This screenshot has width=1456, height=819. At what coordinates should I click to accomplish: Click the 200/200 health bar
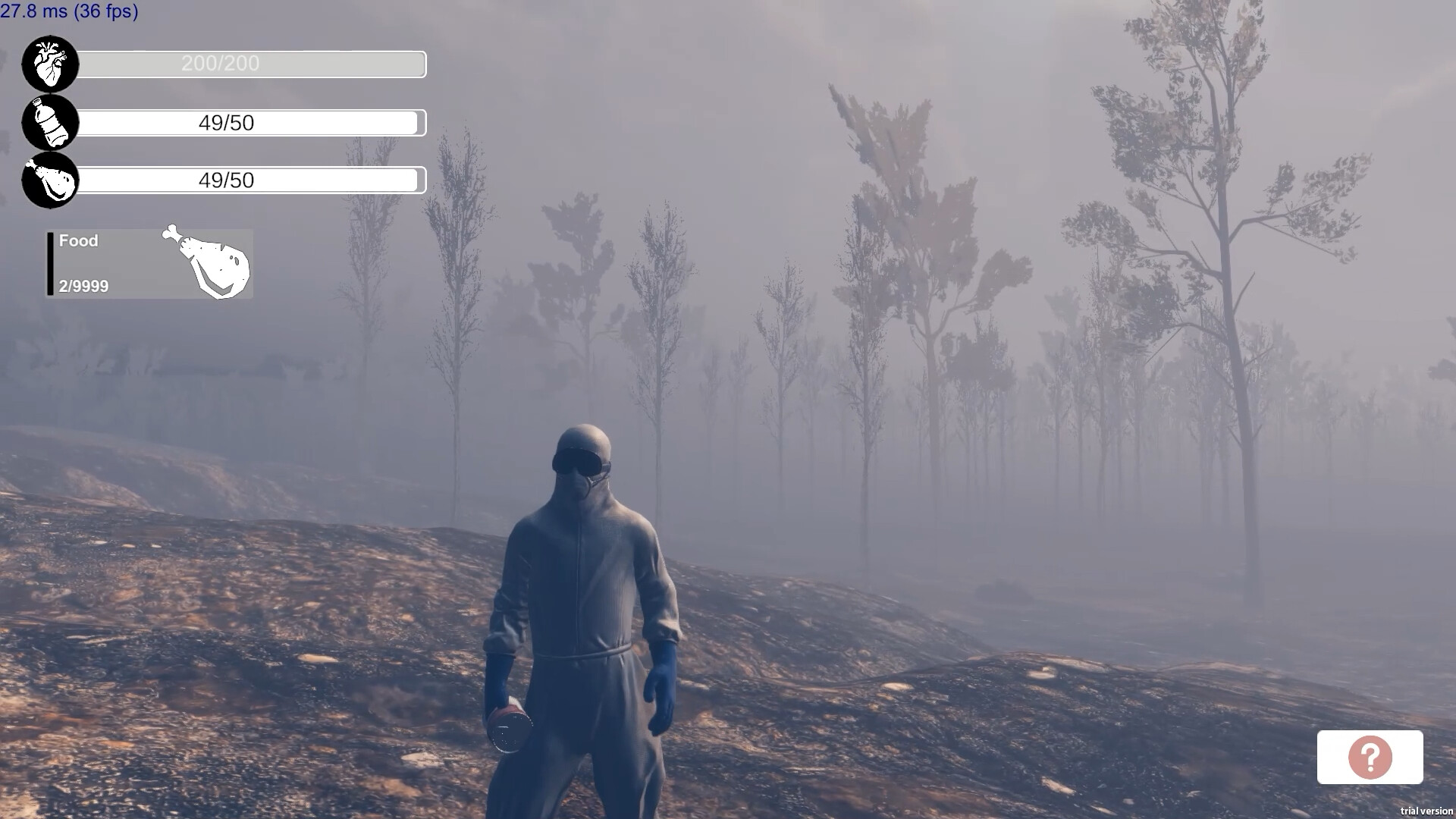pos(250,64)
